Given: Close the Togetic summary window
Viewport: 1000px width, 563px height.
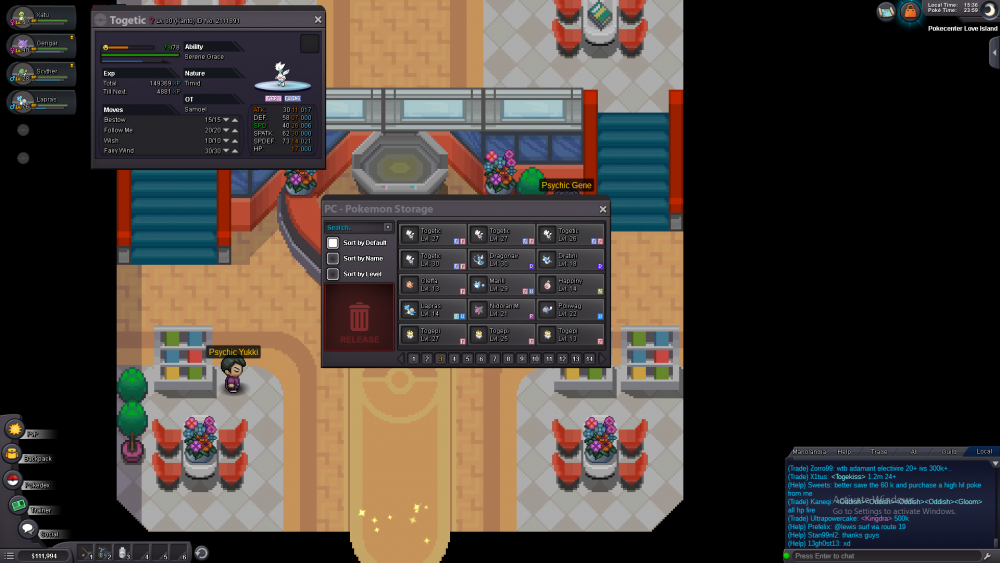Looking at the screenshot, I should 318,19.
